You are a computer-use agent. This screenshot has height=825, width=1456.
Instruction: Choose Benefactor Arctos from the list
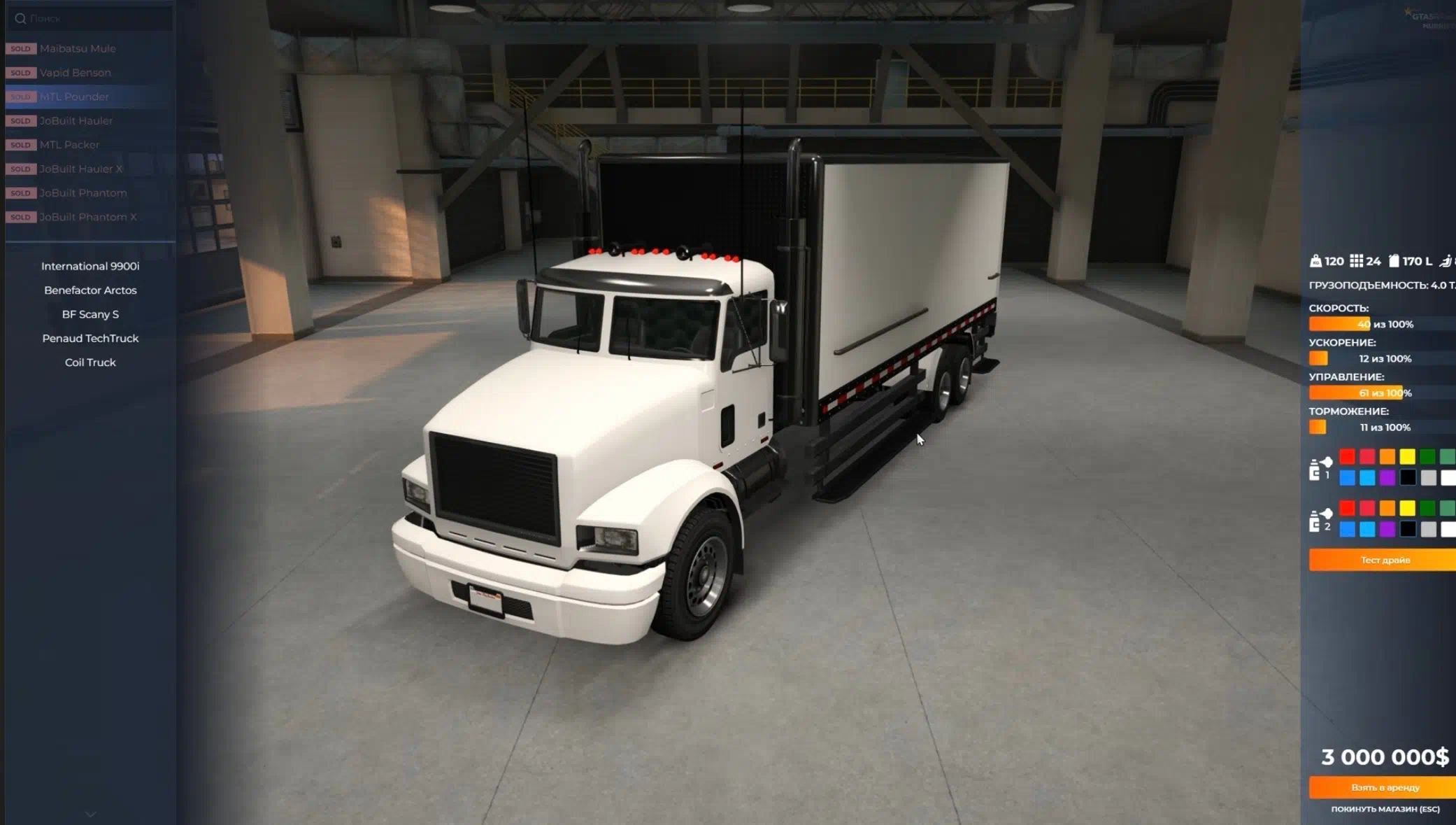coord(90,290)
